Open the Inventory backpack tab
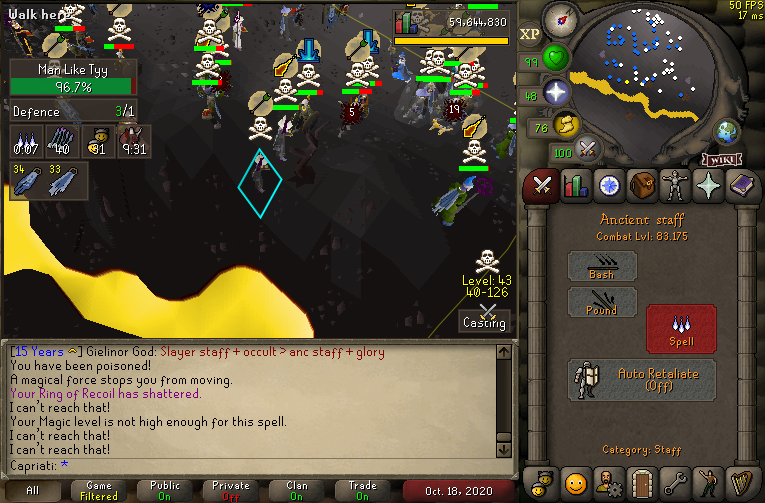 click(641, 186)
